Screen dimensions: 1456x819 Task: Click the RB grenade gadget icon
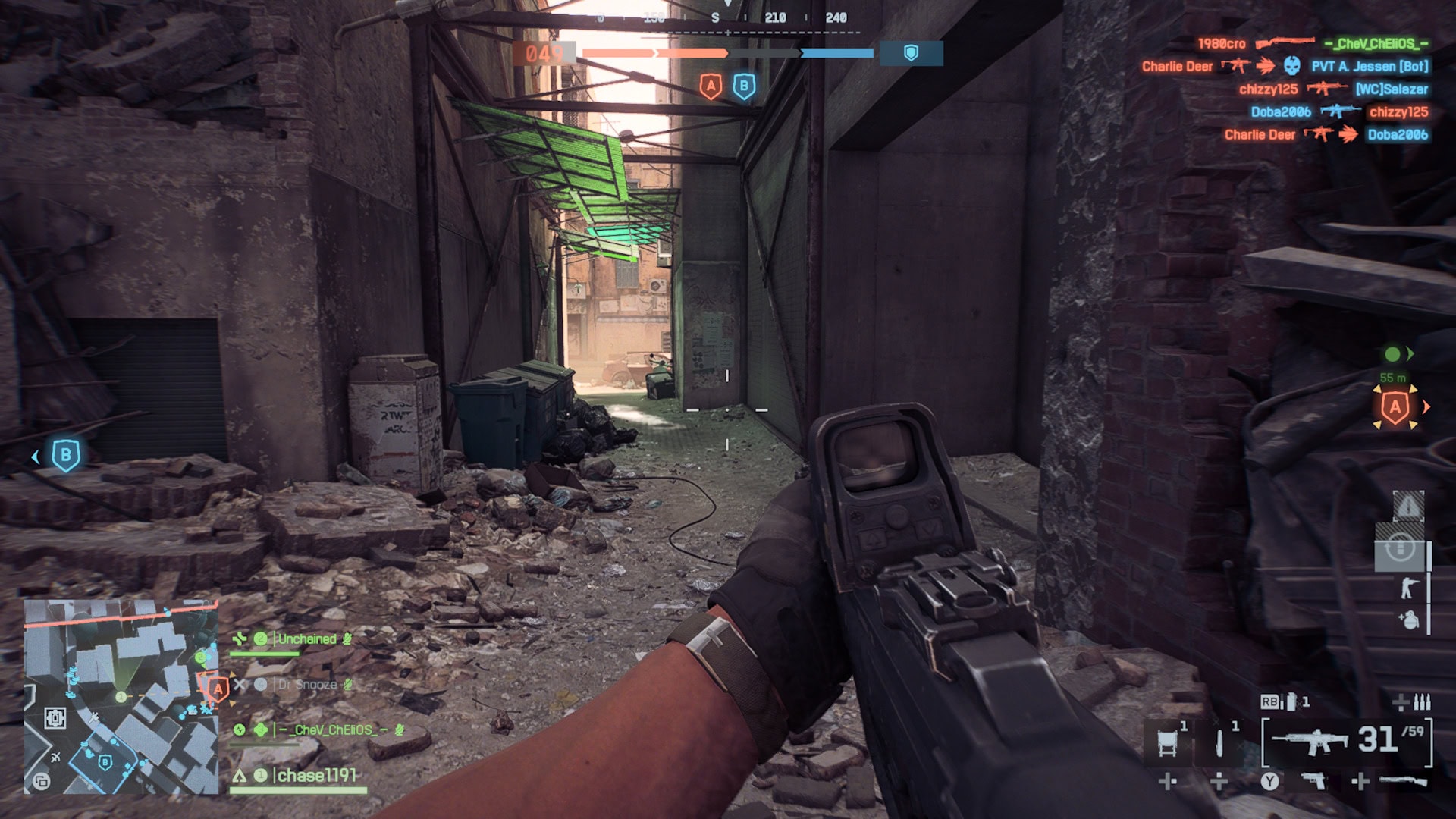coord(1291,702)
